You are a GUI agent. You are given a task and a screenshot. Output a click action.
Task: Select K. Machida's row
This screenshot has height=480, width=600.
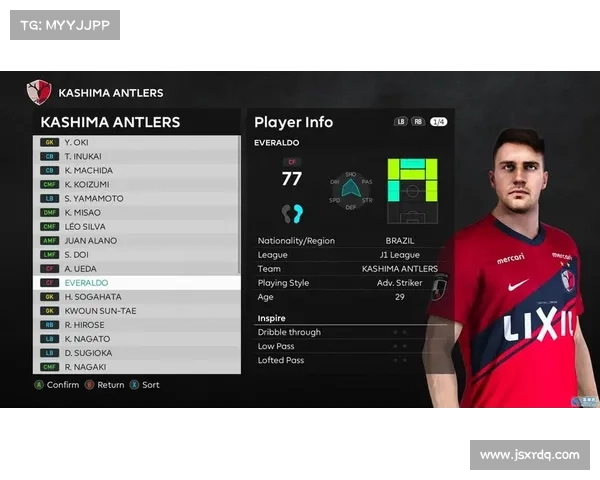pos(135,170)
